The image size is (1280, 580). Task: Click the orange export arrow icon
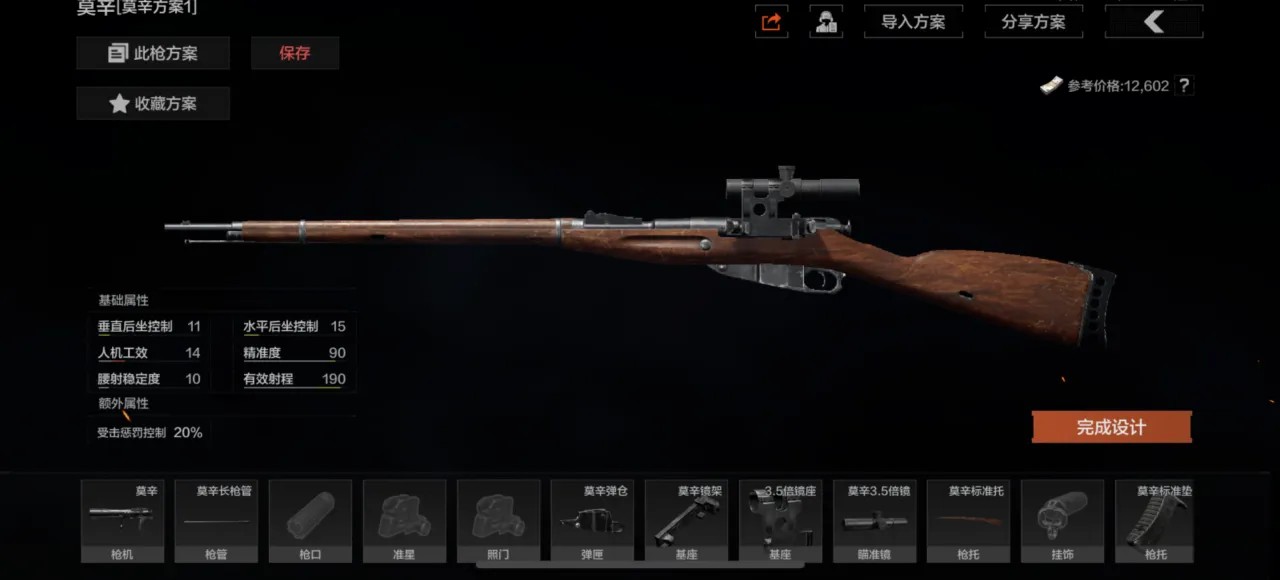coord(771,22)
